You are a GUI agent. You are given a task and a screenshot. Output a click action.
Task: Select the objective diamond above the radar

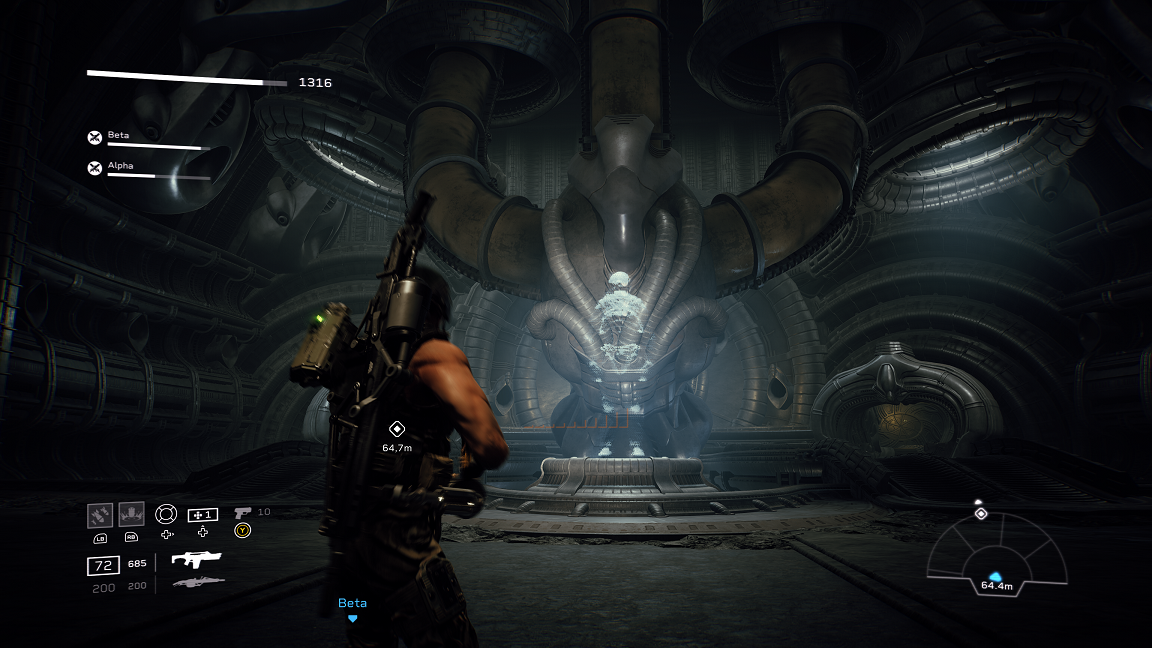point(981,513)
